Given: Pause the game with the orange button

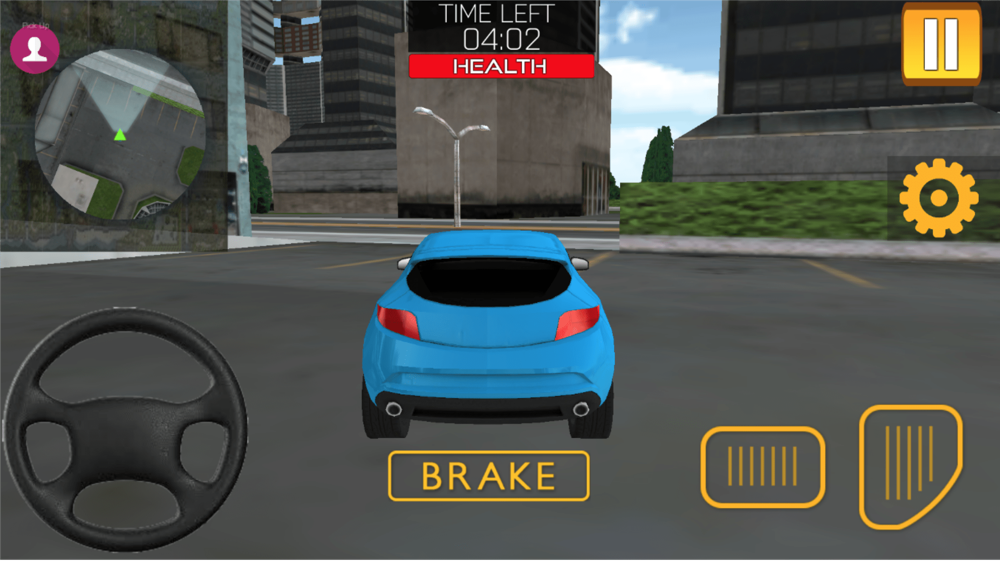Looking at the screenshot, I should [941, 44].
